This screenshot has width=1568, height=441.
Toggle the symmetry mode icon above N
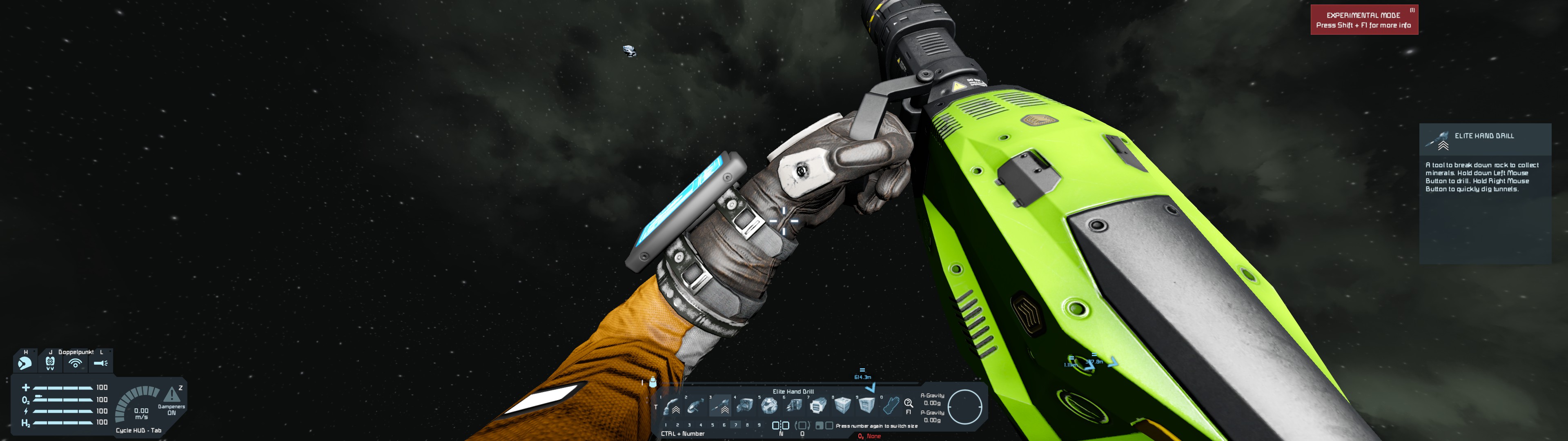(x=780, y=425)
